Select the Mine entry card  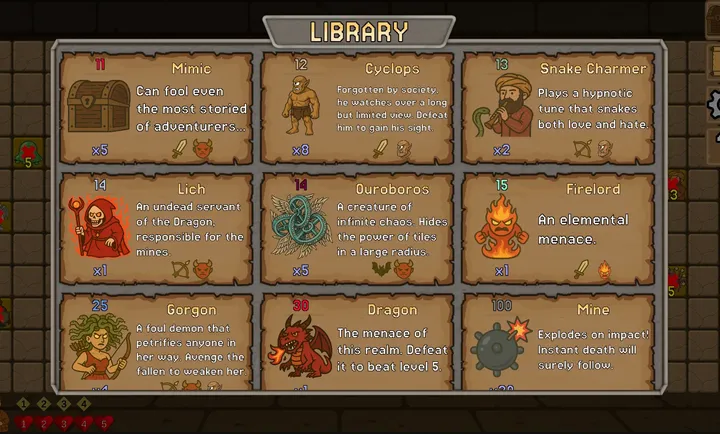558,342
